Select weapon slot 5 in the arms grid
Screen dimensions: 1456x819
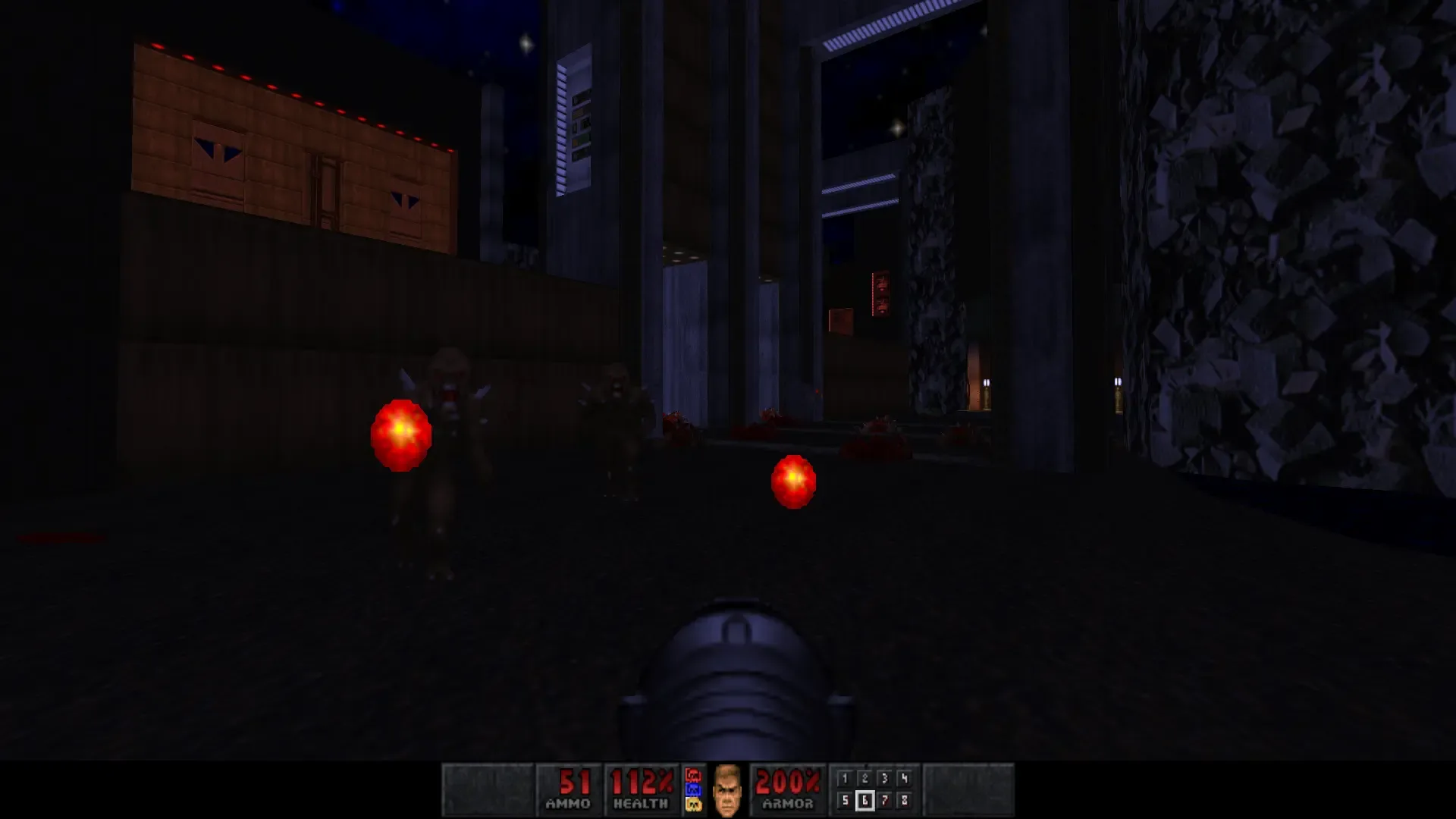[845, 800]
